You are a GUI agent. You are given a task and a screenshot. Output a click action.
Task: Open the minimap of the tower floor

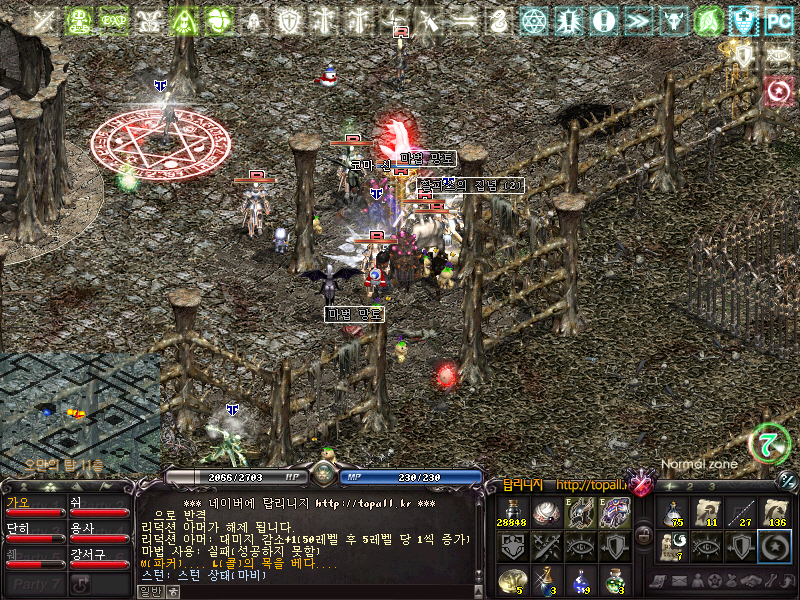pyautogui.click(x=80, y=412)
